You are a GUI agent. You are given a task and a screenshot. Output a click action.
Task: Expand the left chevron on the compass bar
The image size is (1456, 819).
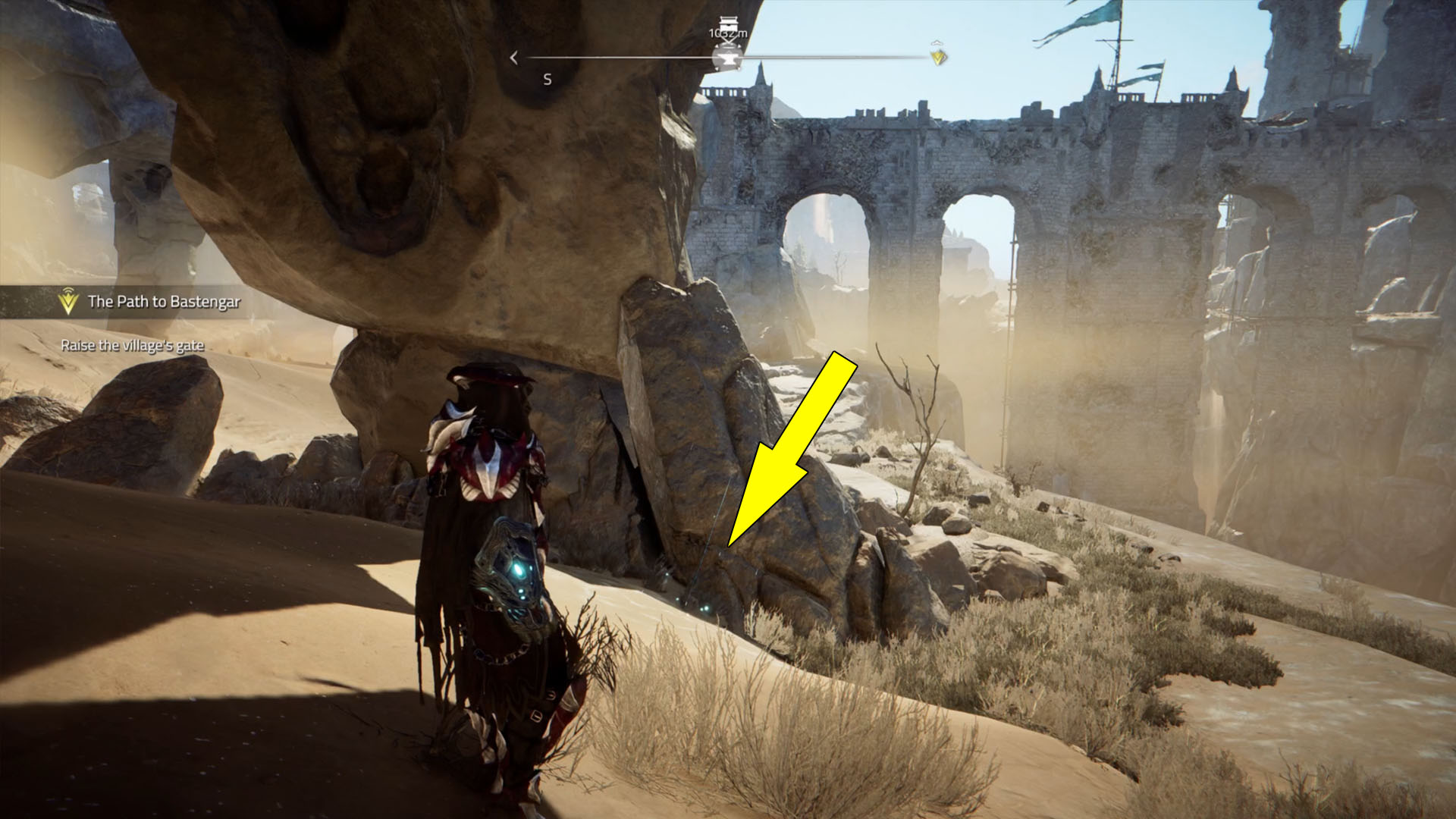[x=514, y=56]
